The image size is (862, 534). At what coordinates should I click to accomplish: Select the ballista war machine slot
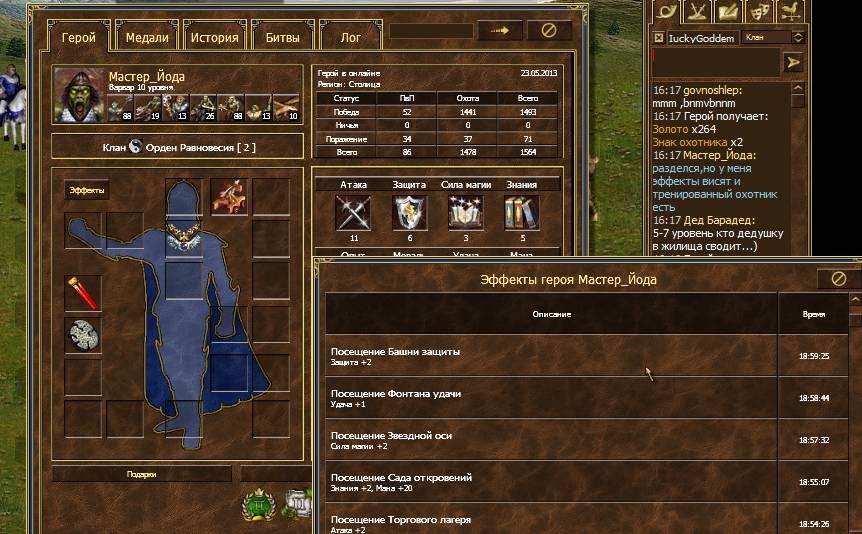click(229, 196)
